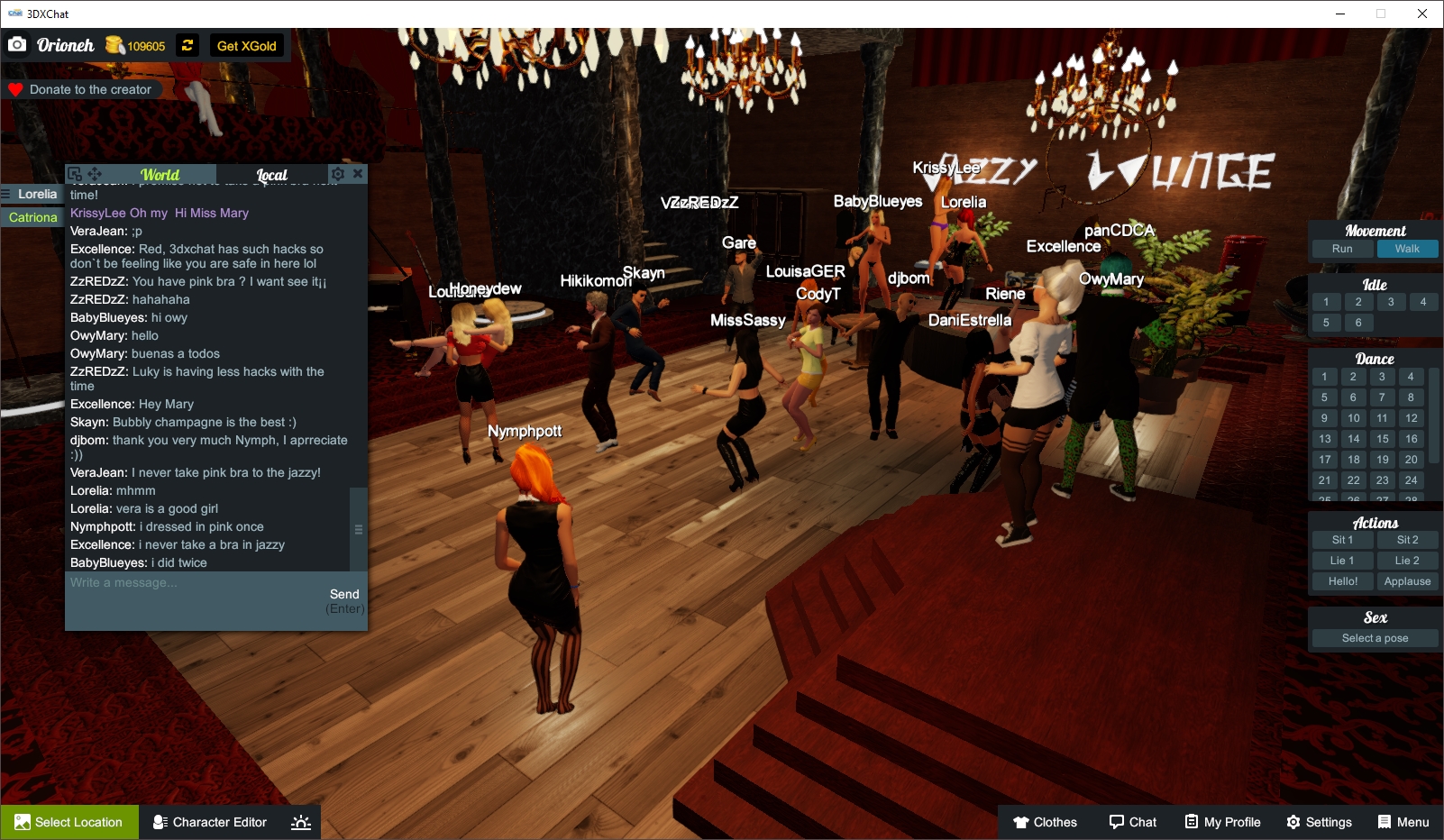Open My Profile from the bottom bar
The width and height of the screenshot is (1444, 840).
[x=1221, y=822]
